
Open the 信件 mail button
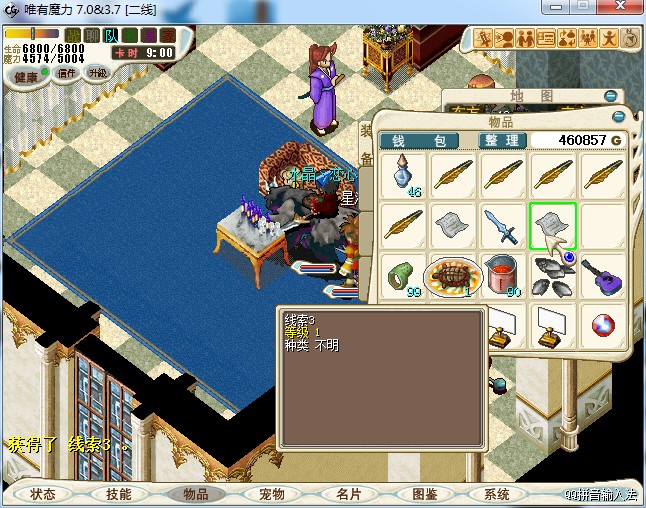tap(67, 73)
